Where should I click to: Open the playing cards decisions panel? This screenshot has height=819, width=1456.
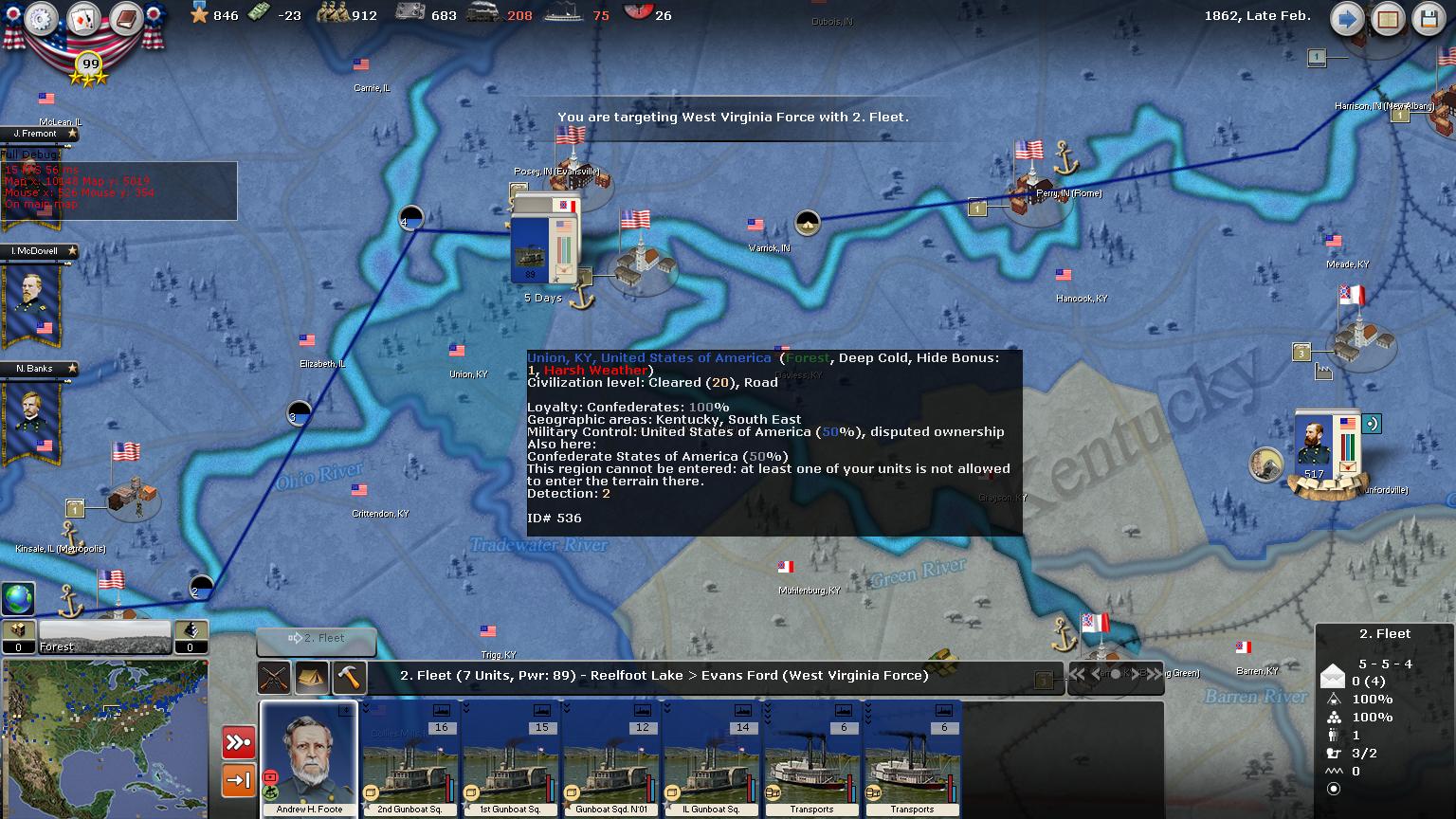[83, 19]
